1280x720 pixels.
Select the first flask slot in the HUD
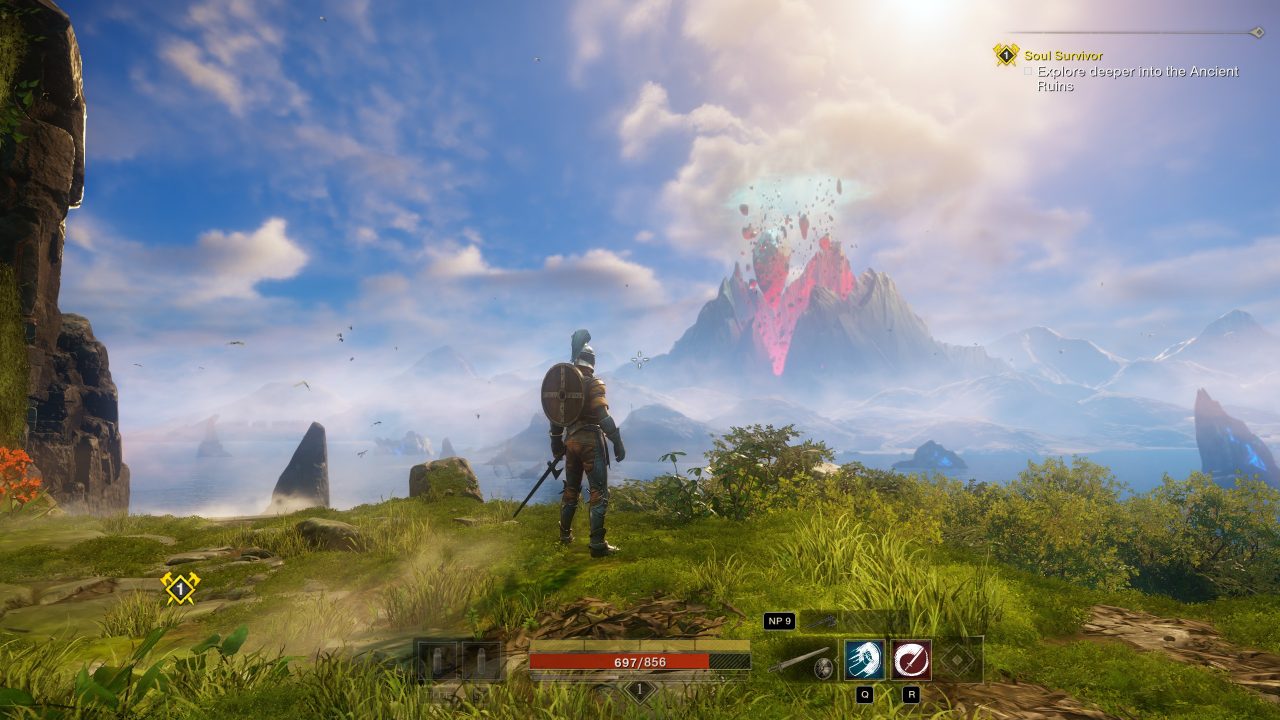click(437, 660)
